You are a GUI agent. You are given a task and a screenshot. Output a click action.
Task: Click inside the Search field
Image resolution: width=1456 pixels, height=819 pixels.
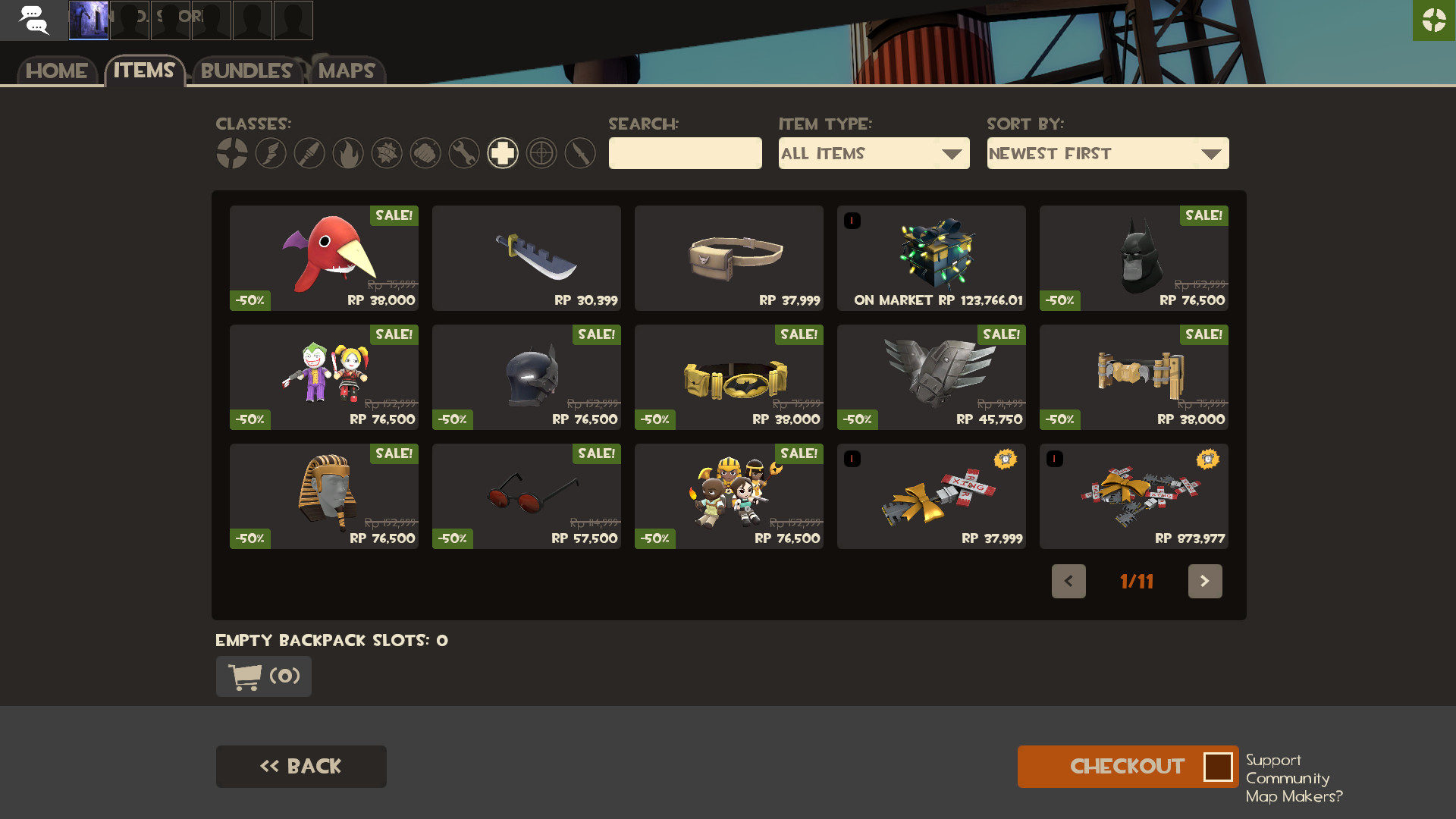[x=685, y=153]
